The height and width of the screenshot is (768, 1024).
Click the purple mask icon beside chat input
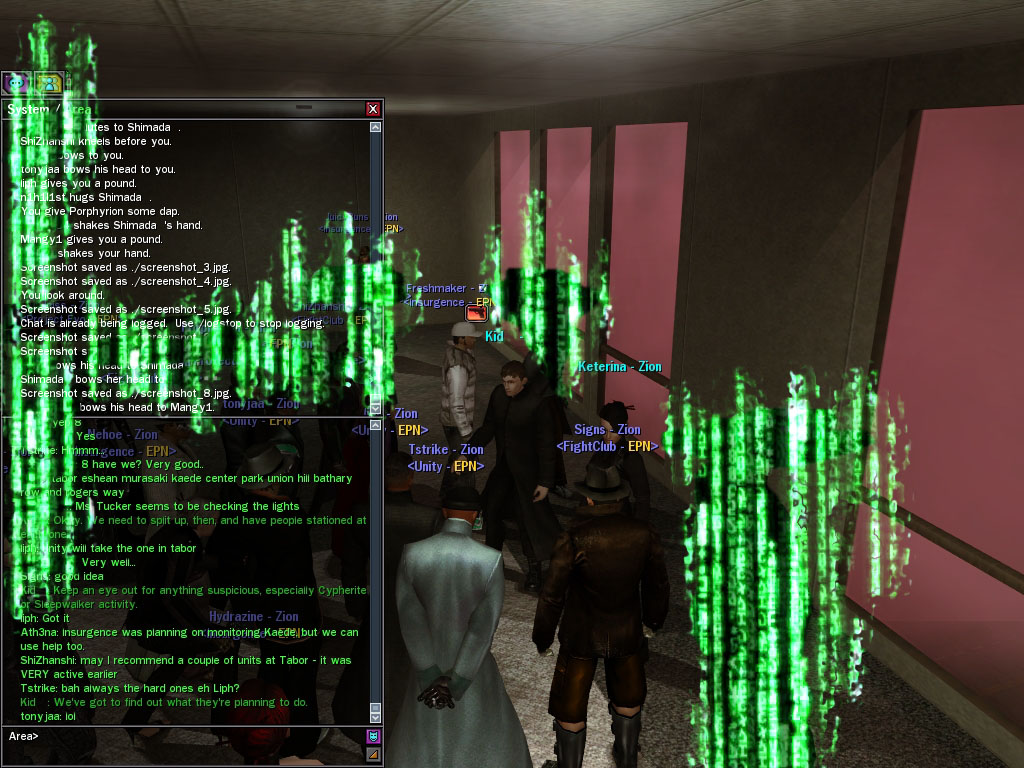point(374,736)
